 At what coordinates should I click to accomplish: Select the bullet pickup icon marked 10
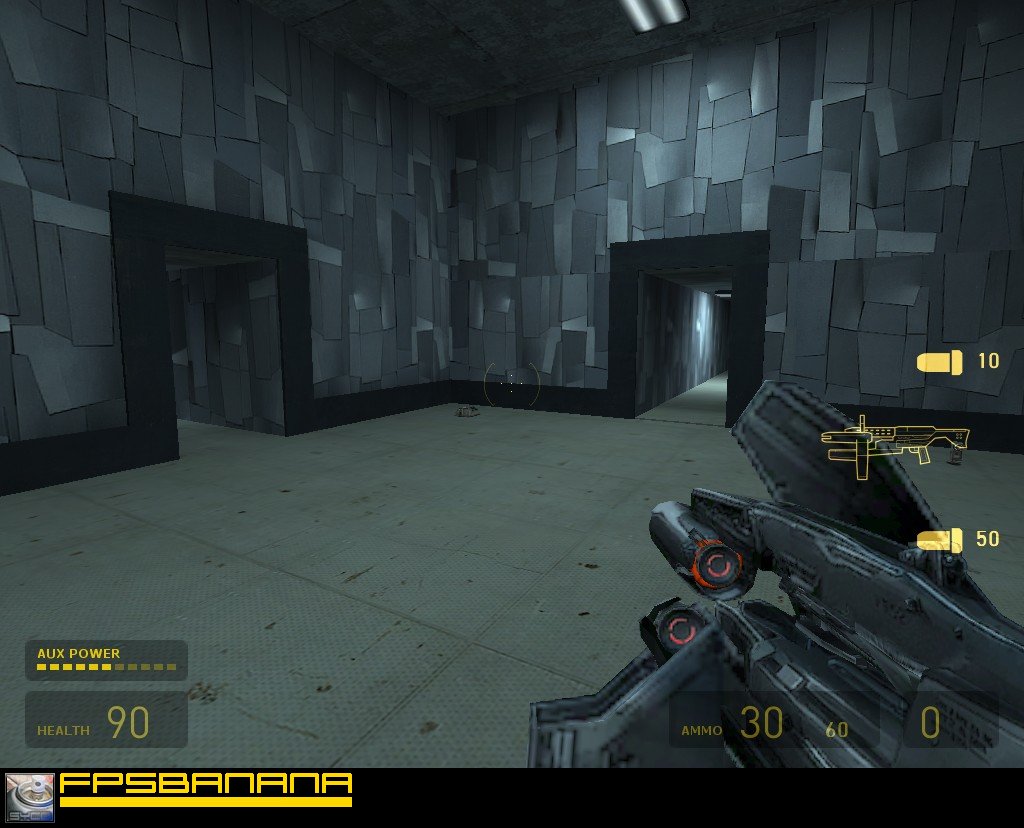[x=940, y=362]
